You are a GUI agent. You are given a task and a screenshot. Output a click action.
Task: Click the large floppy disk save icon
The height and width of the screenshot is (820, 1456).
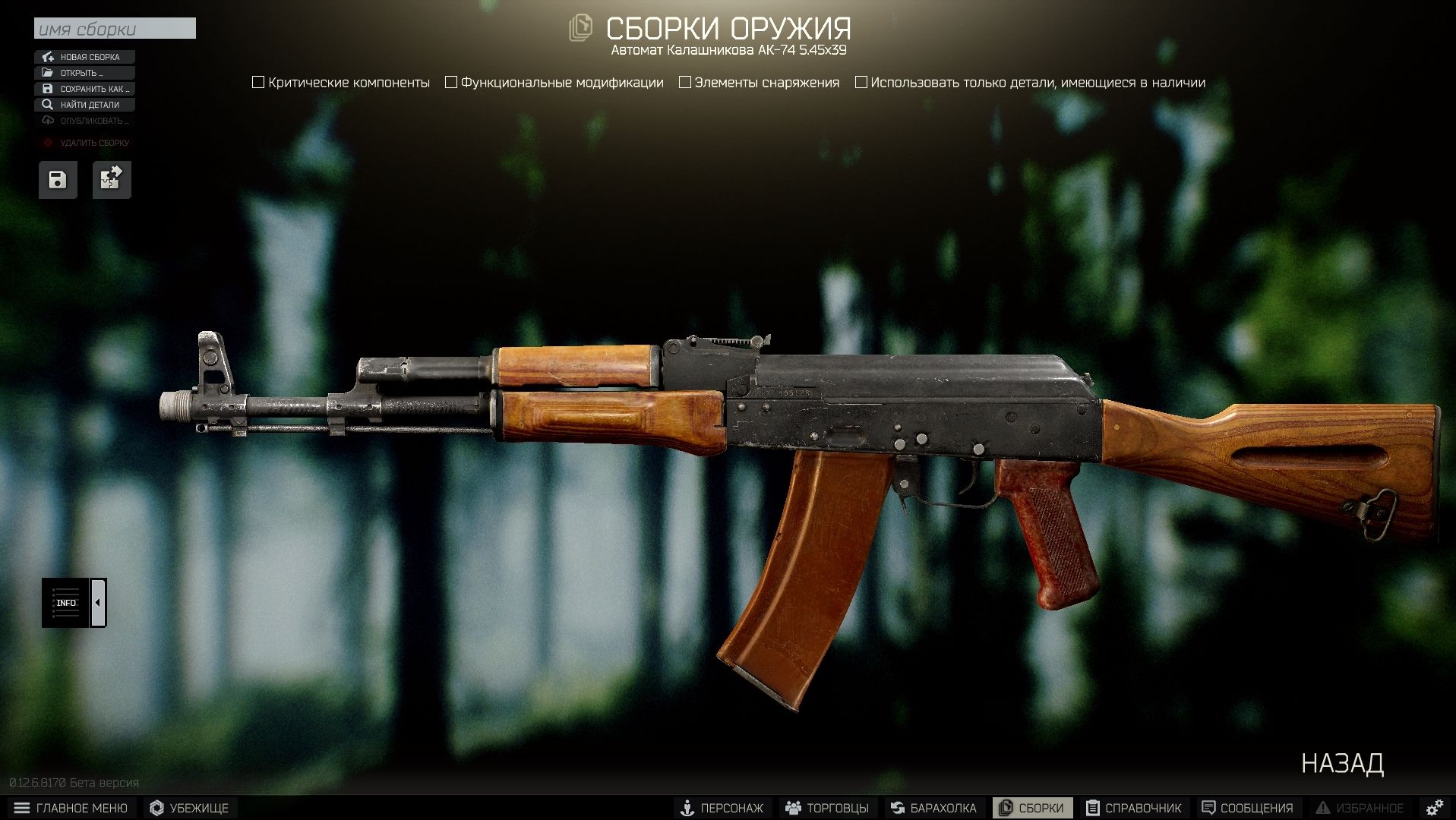click(58, 179)
